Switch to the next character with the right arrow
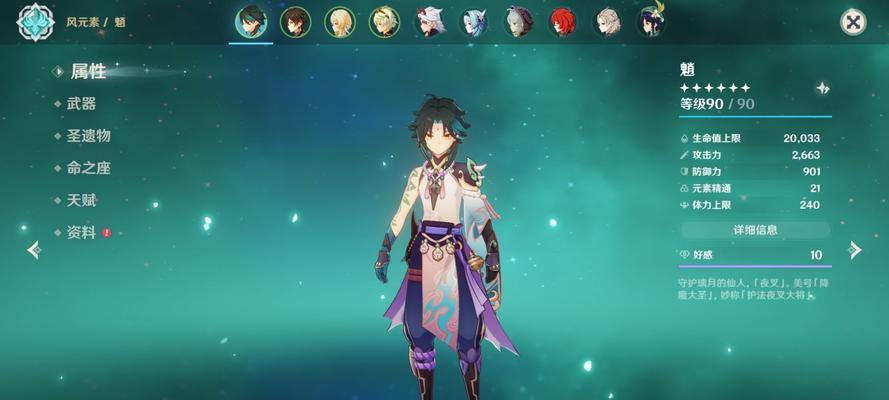Screen dimensions: 889x400 click(855, 250)
